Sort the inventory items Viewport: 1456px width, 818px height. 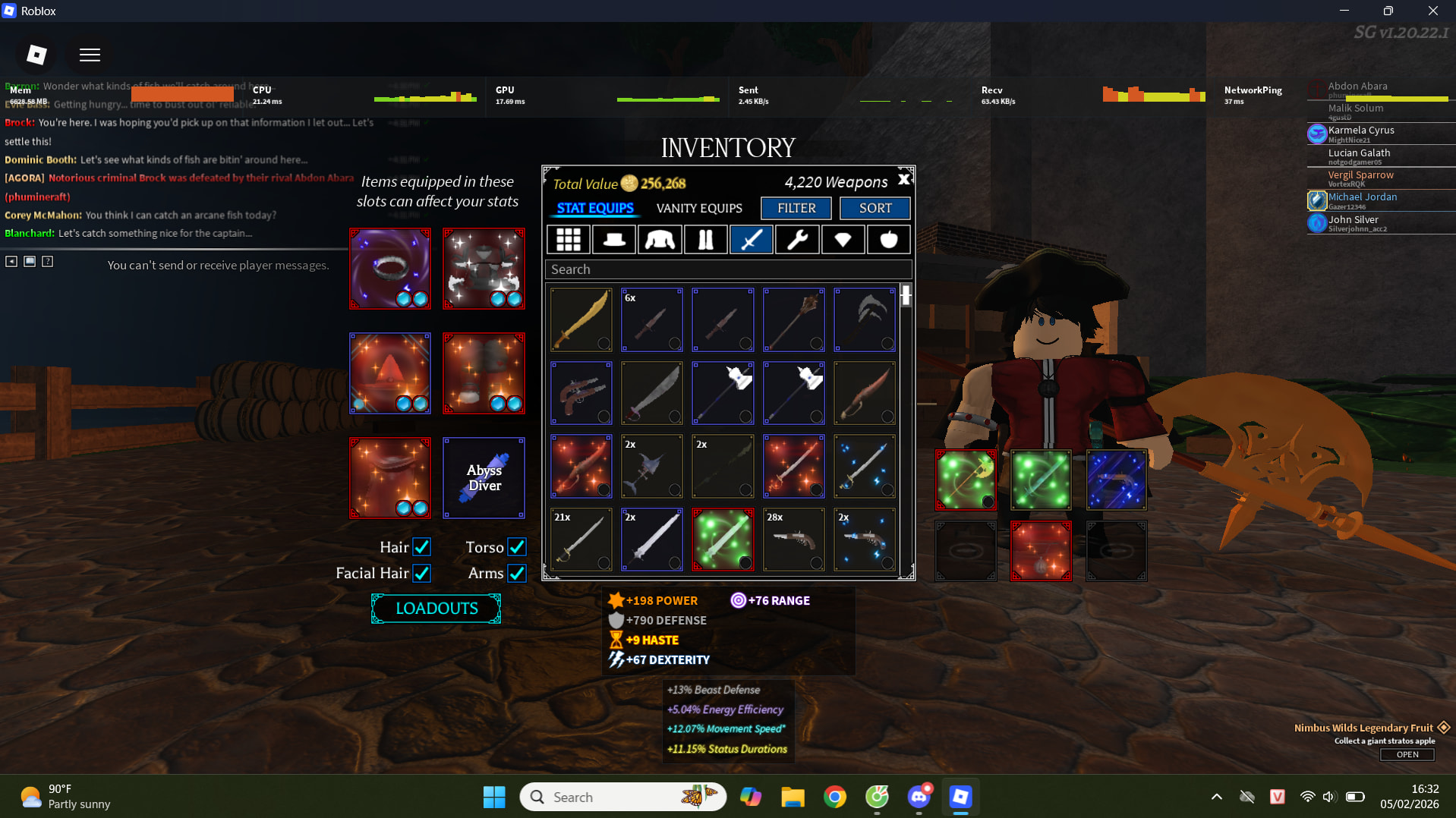pos(875,208)
